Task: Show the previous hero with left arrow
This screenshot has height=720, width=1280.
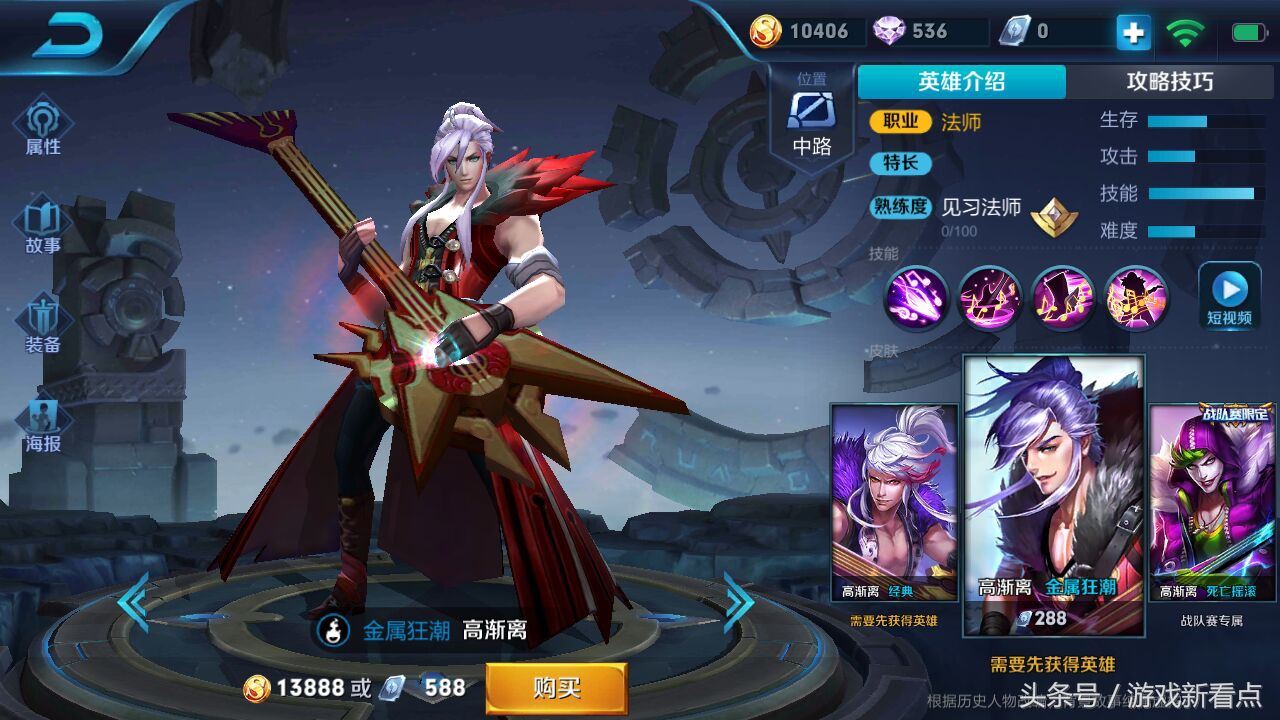Action: tap(132, 602)
